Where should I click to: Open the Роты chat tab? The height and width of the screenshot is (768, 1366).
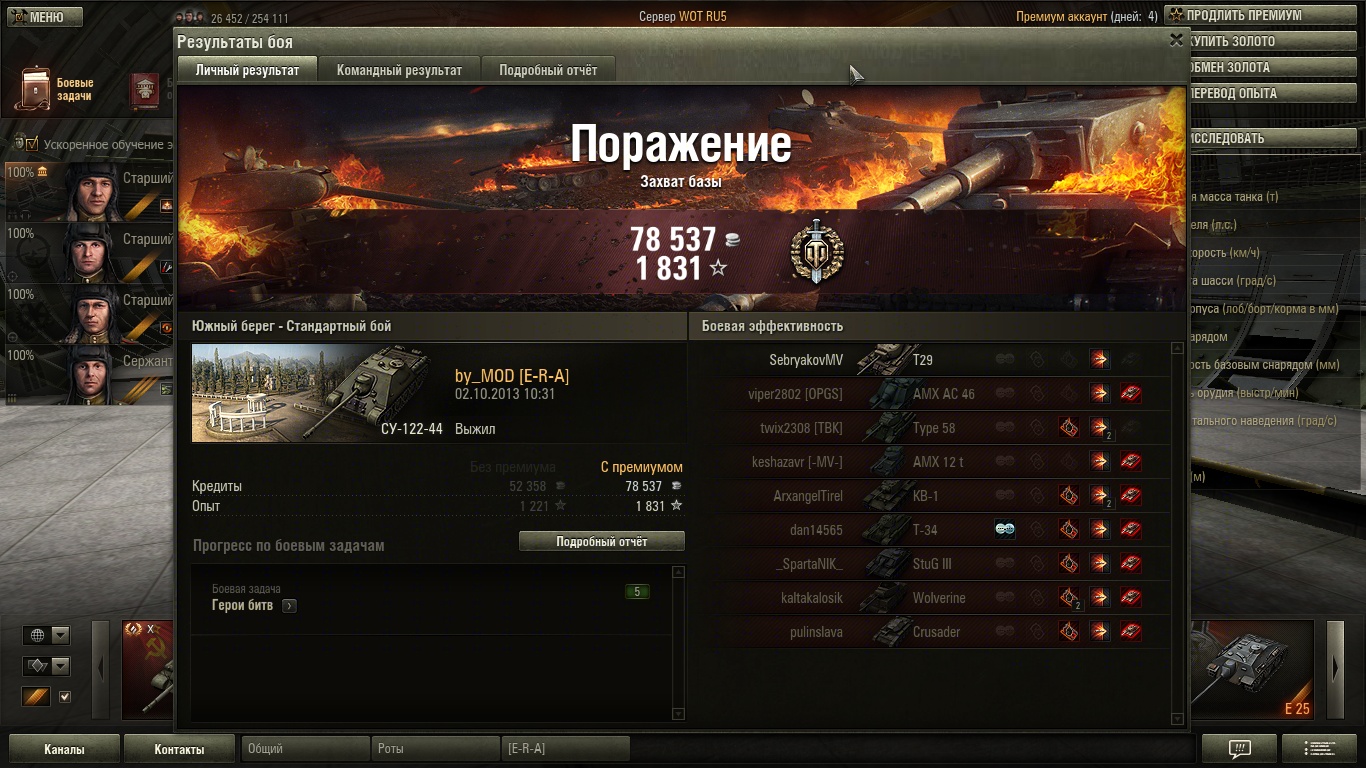coord(436,749)
